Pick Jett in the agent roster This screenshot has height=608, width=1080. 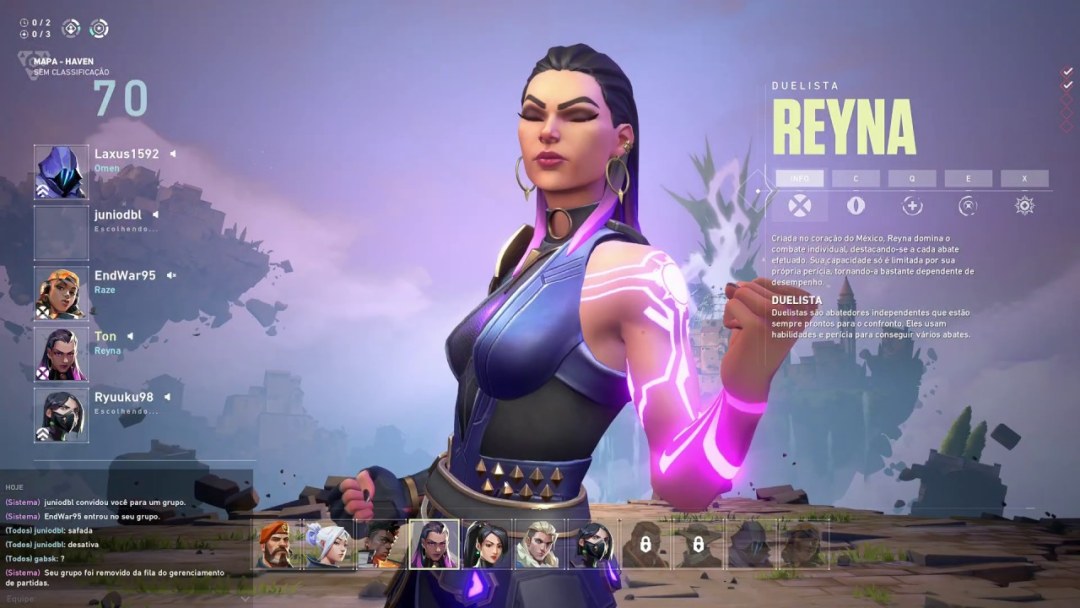[x=329, y=545]
